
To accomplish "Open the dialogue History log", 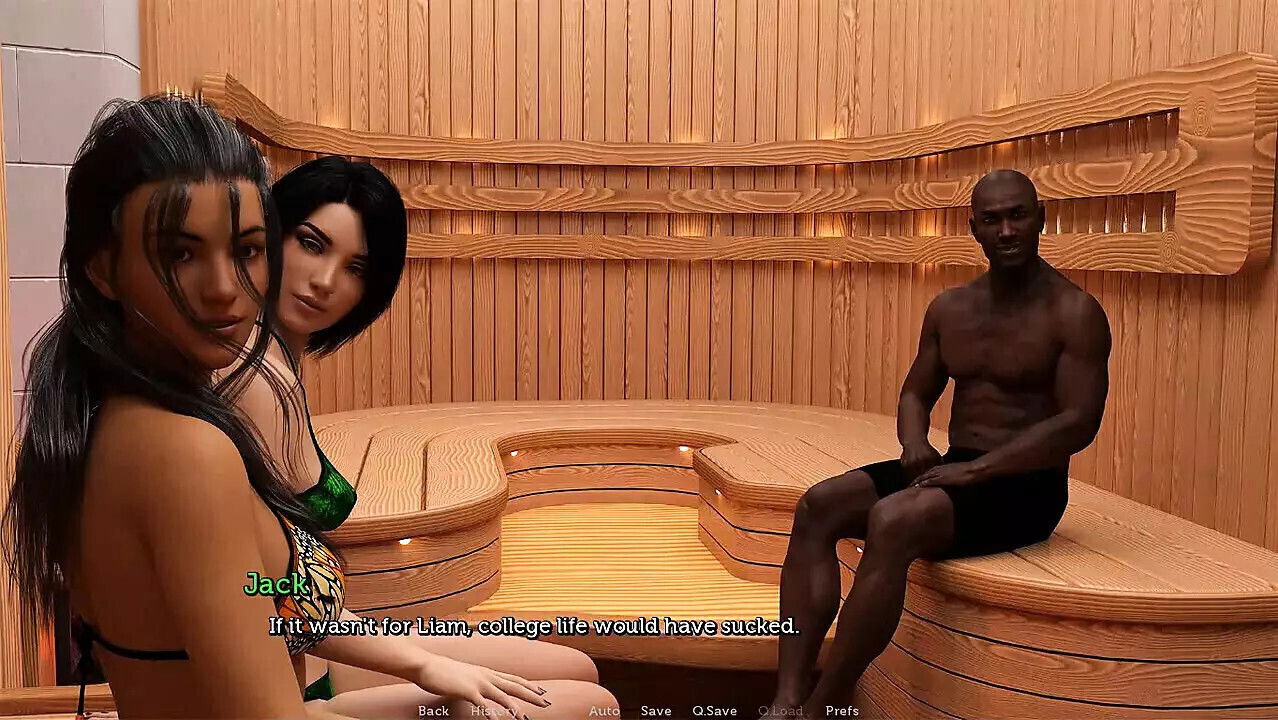I will pos(494,711).
